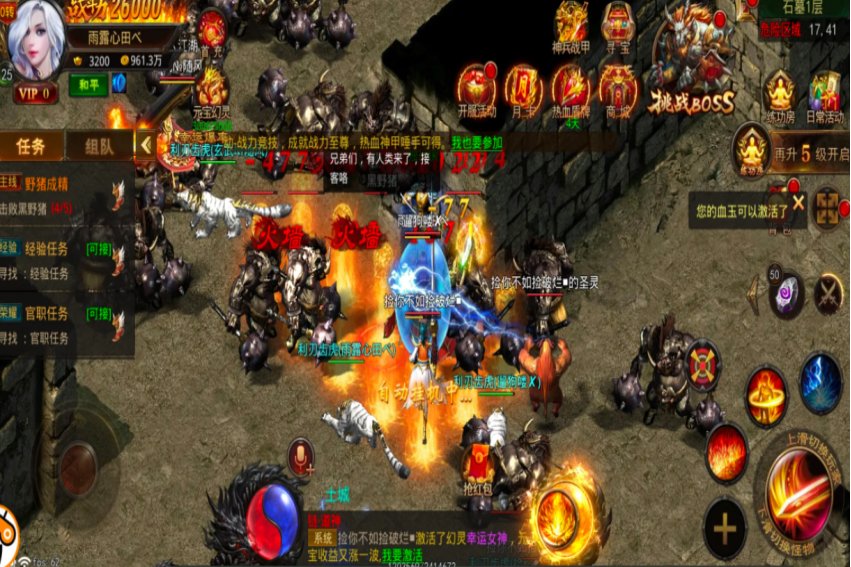Tap the VIP 0 badge
This screenshot has height=567, width=851.
click(36, 92)
